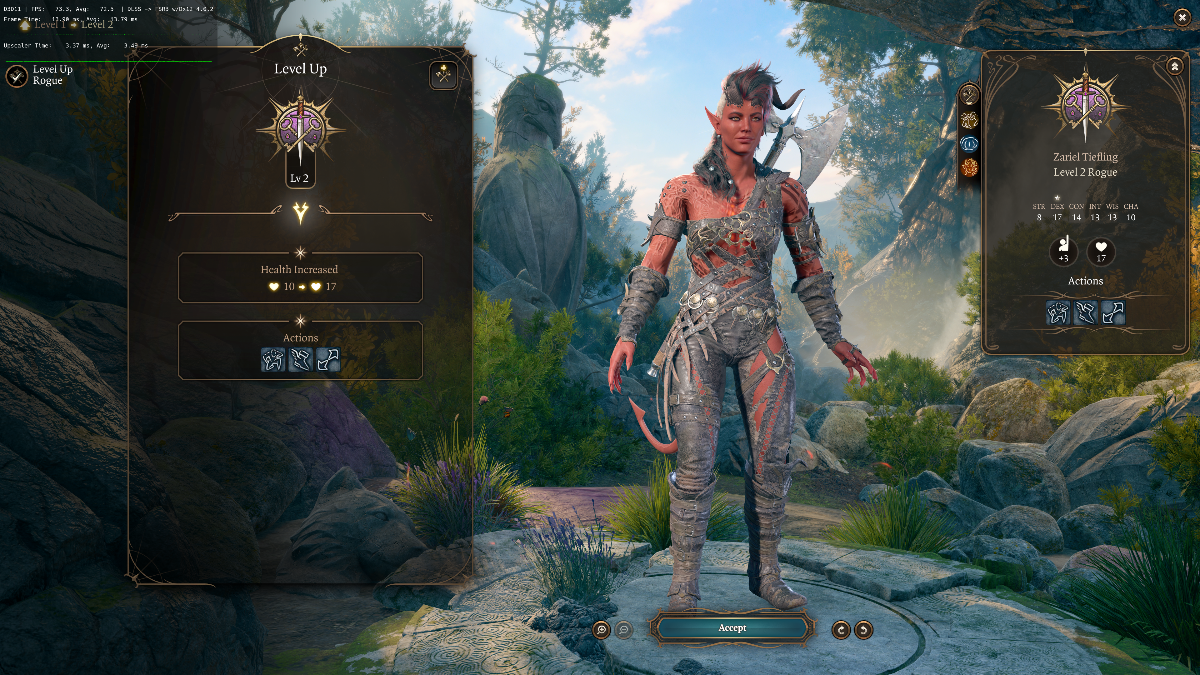The height and width of the screenshot is (675, 1200).
Task: Inspect the Dash icon in the summary panel
Action: tap(1086, 313)
